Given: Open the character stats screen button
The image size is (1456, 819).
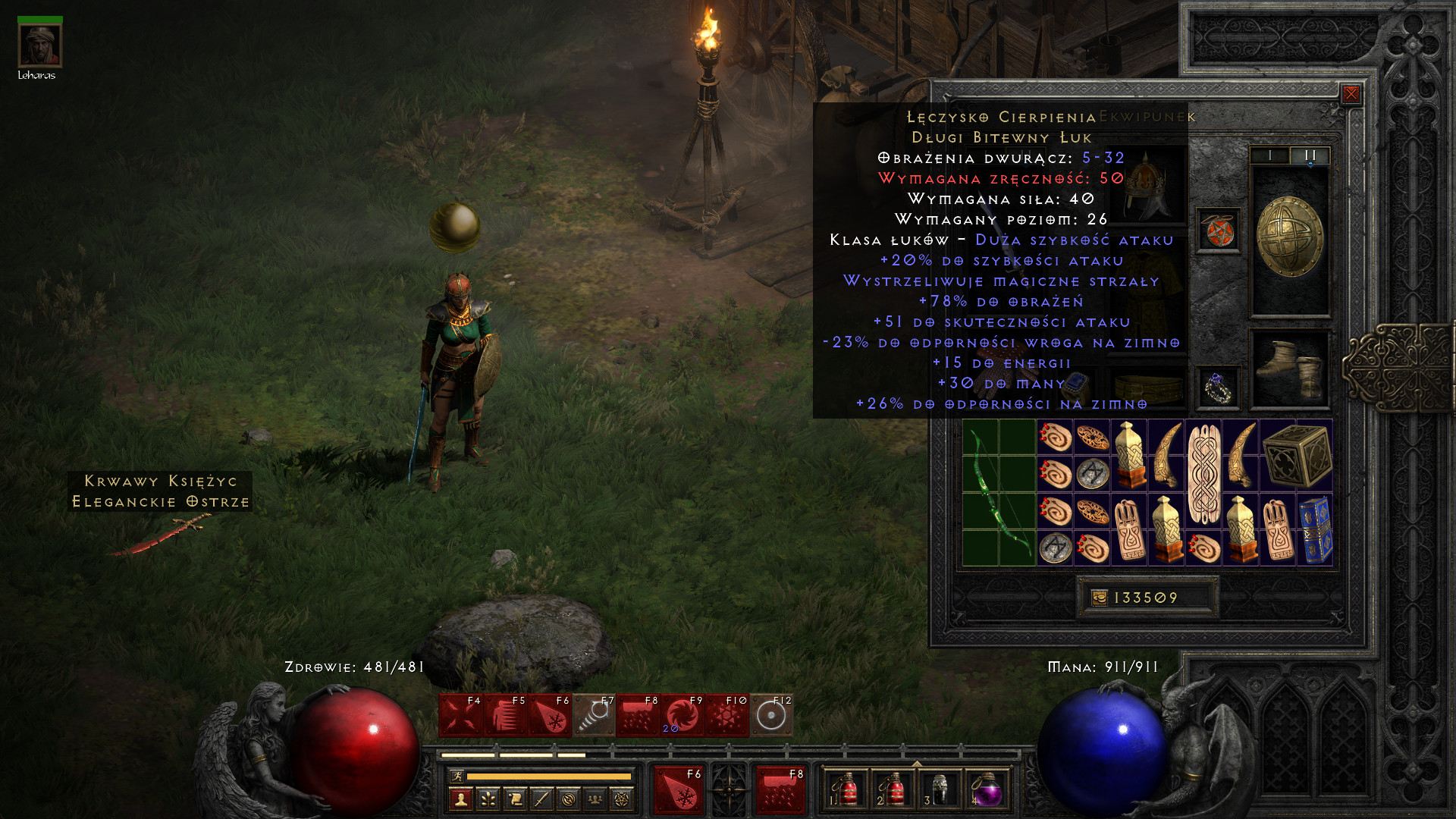Looking at the screenshot, I should [x=460, y=799].
